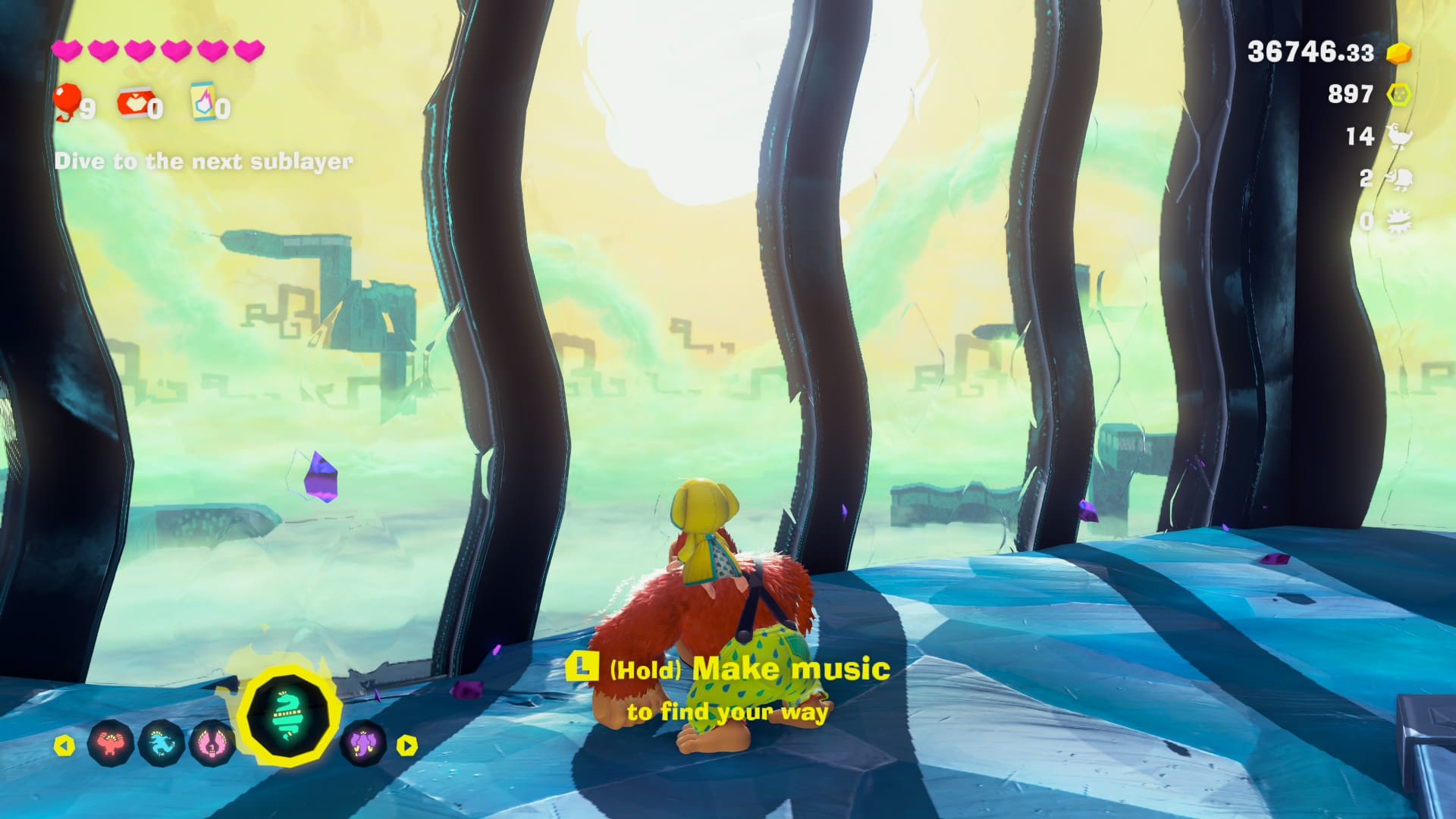Use the red heart juice can
This screenshot has width=1456, height=819.
tap(134, 103)
